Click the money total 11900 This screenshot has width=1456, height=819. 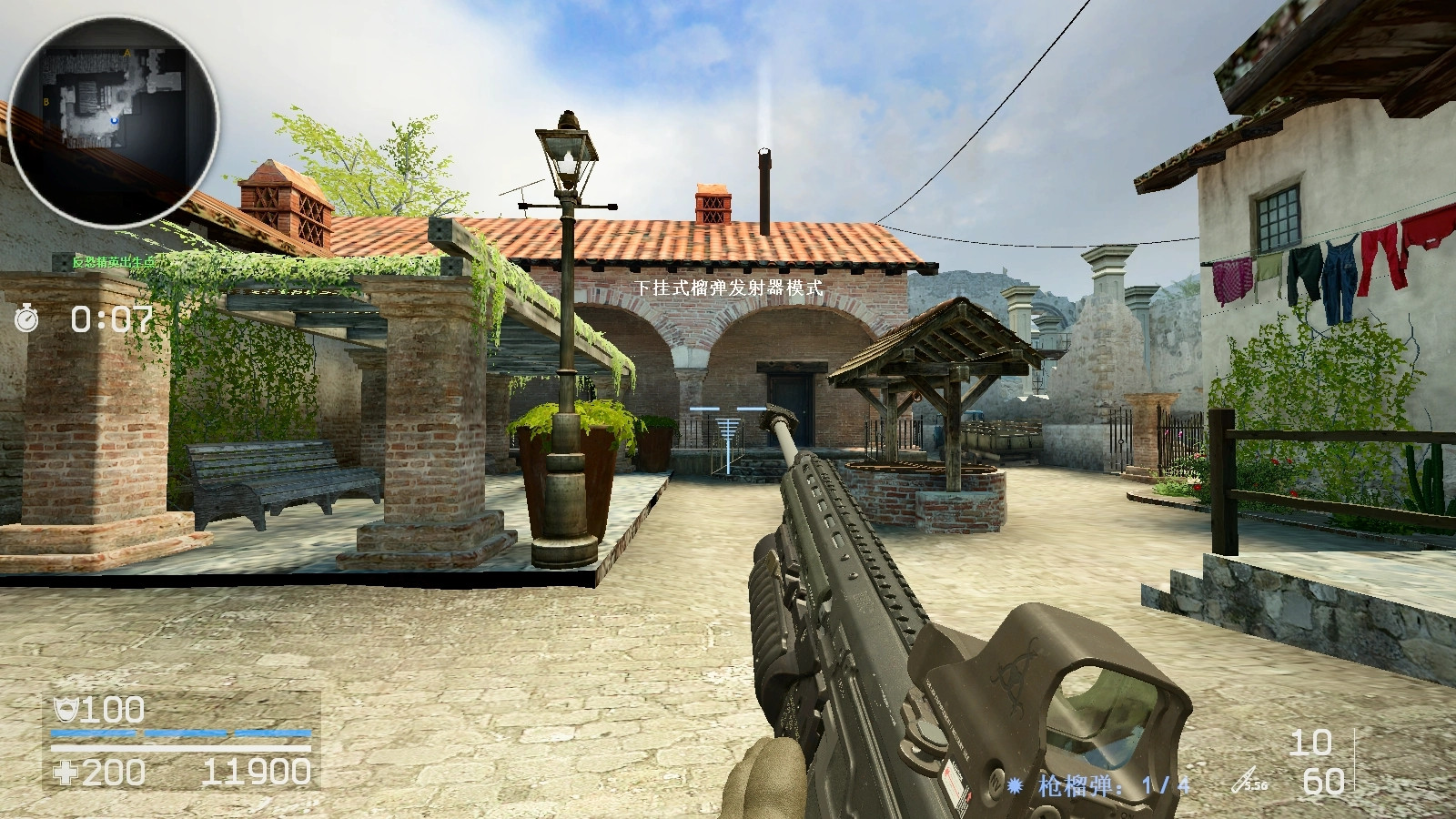click(x=255, y=771)
